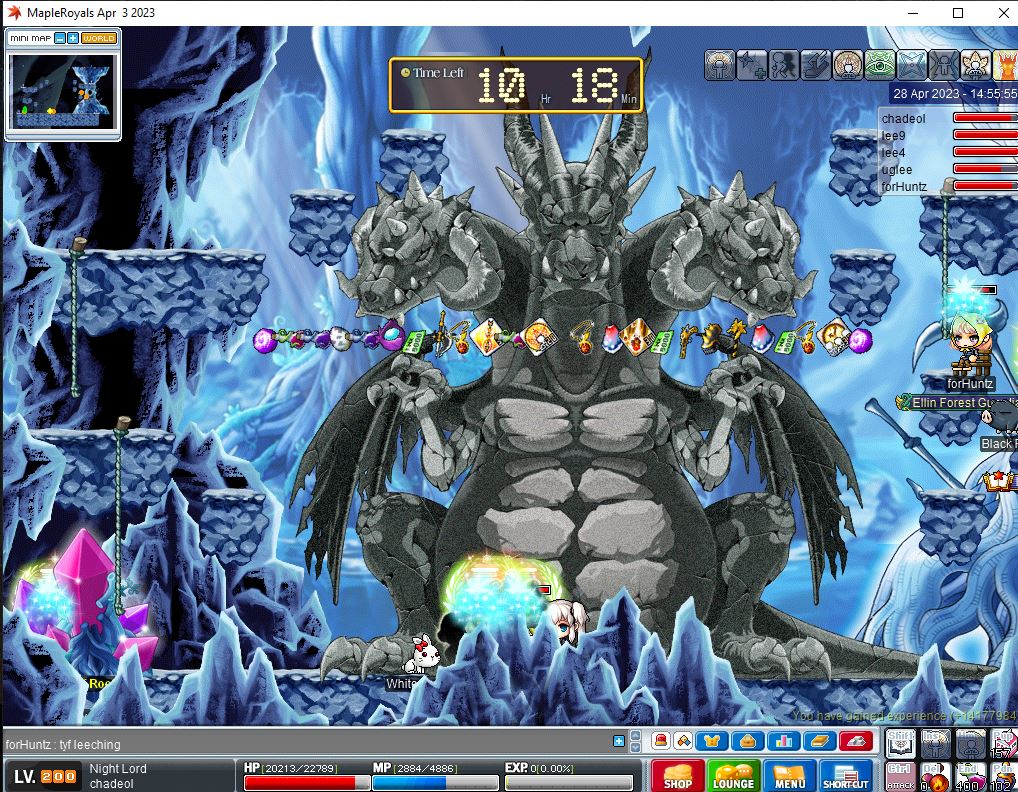
Task: Open the inventory bag icon button
Action: 746,741
